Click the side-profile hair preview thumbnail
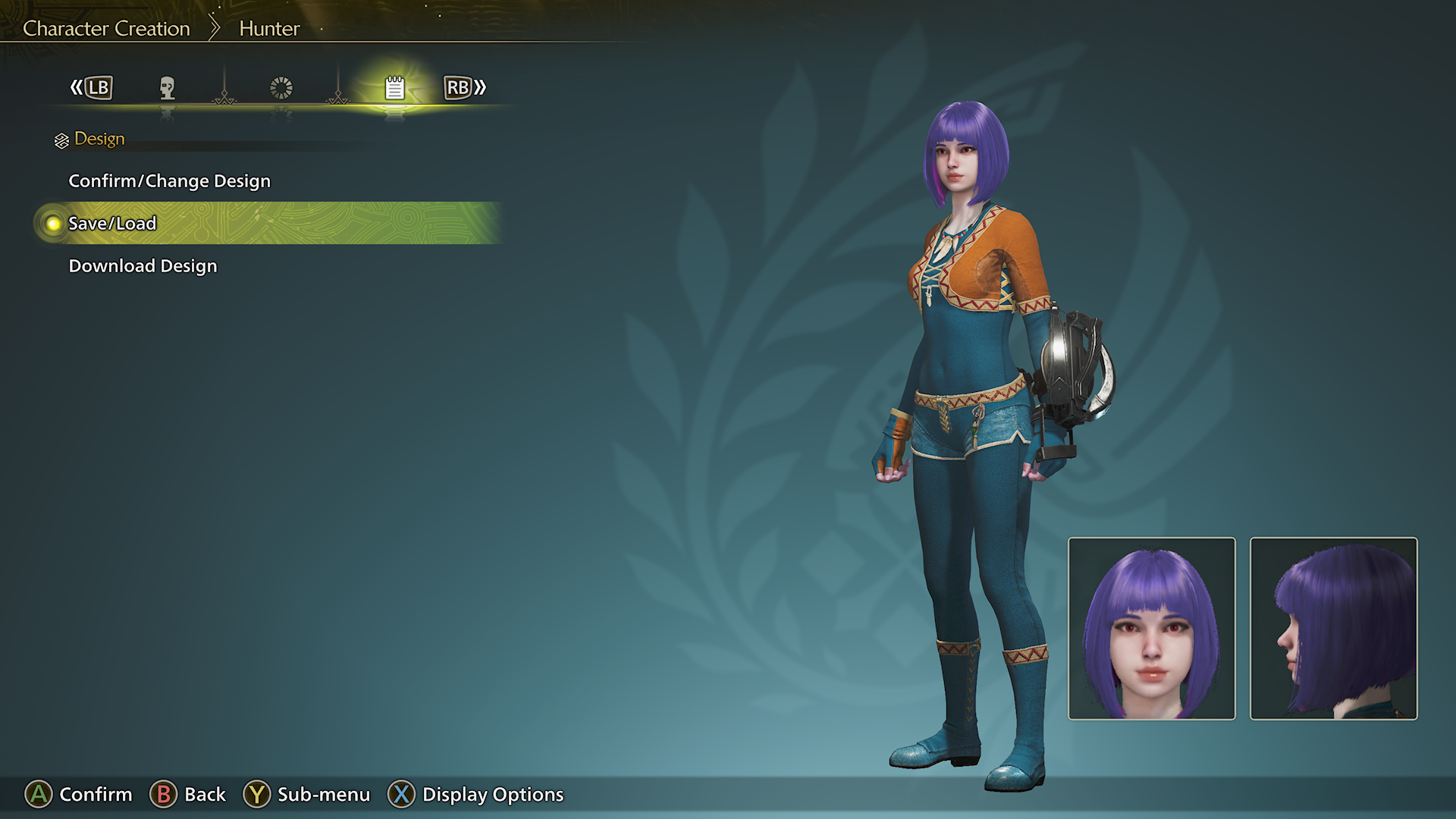Image resolution: width=1456 pixels, height=819 pixels. [1333, 627]
